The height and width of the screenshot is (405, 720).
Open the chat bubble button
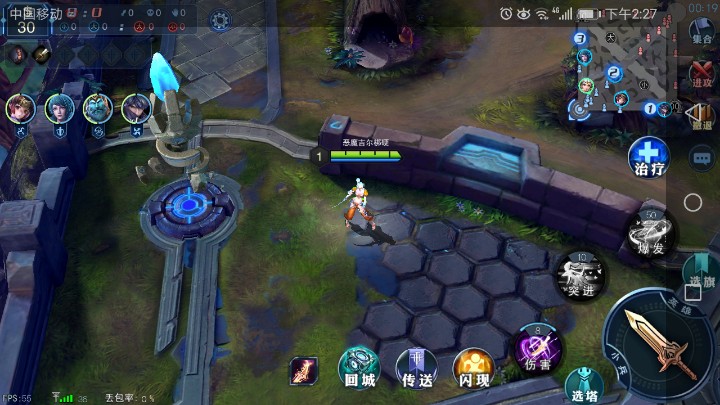[x=702, y=157]
